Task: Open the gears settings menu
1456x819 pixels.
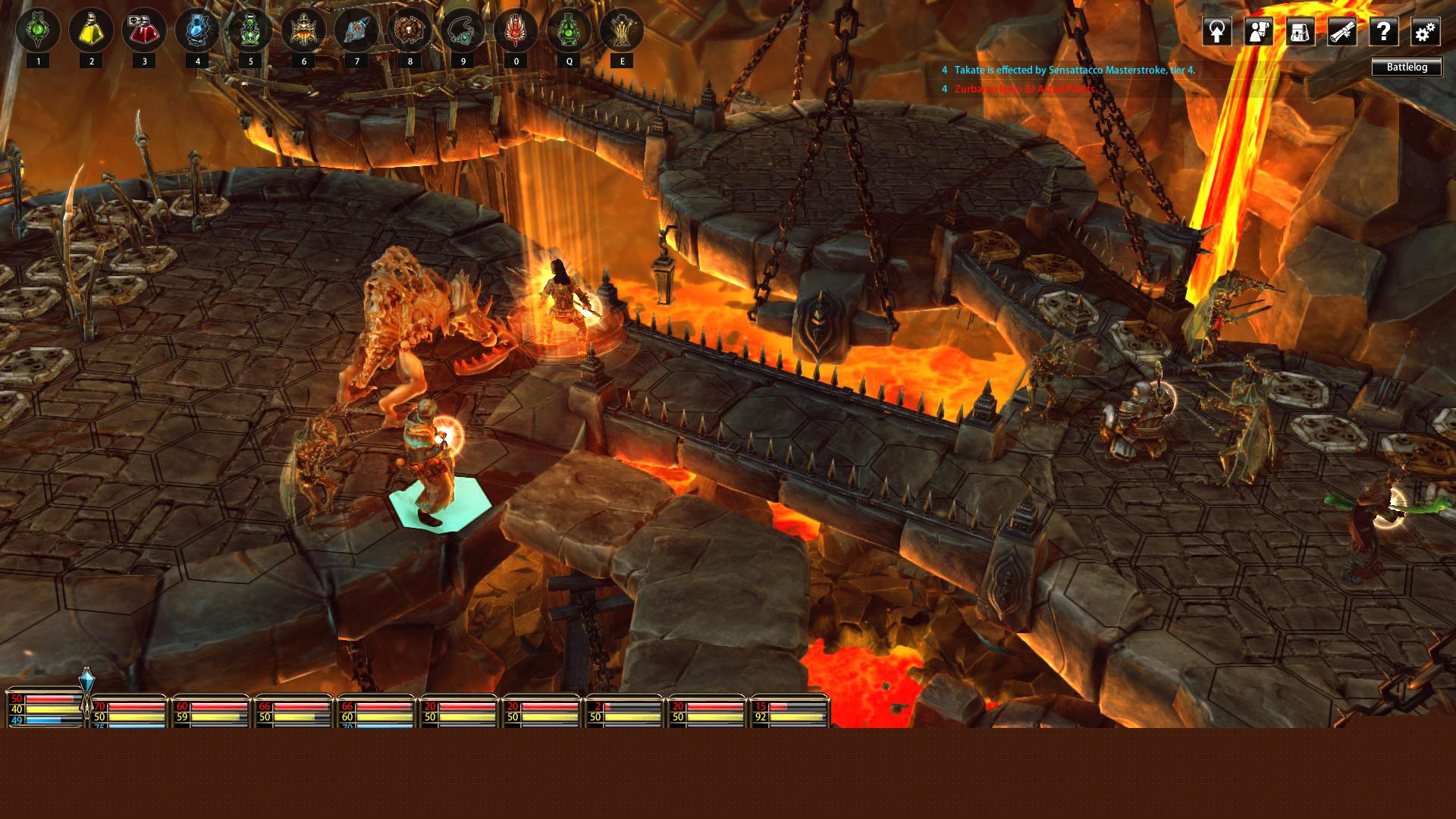Action: click(x=1425, y=32)
